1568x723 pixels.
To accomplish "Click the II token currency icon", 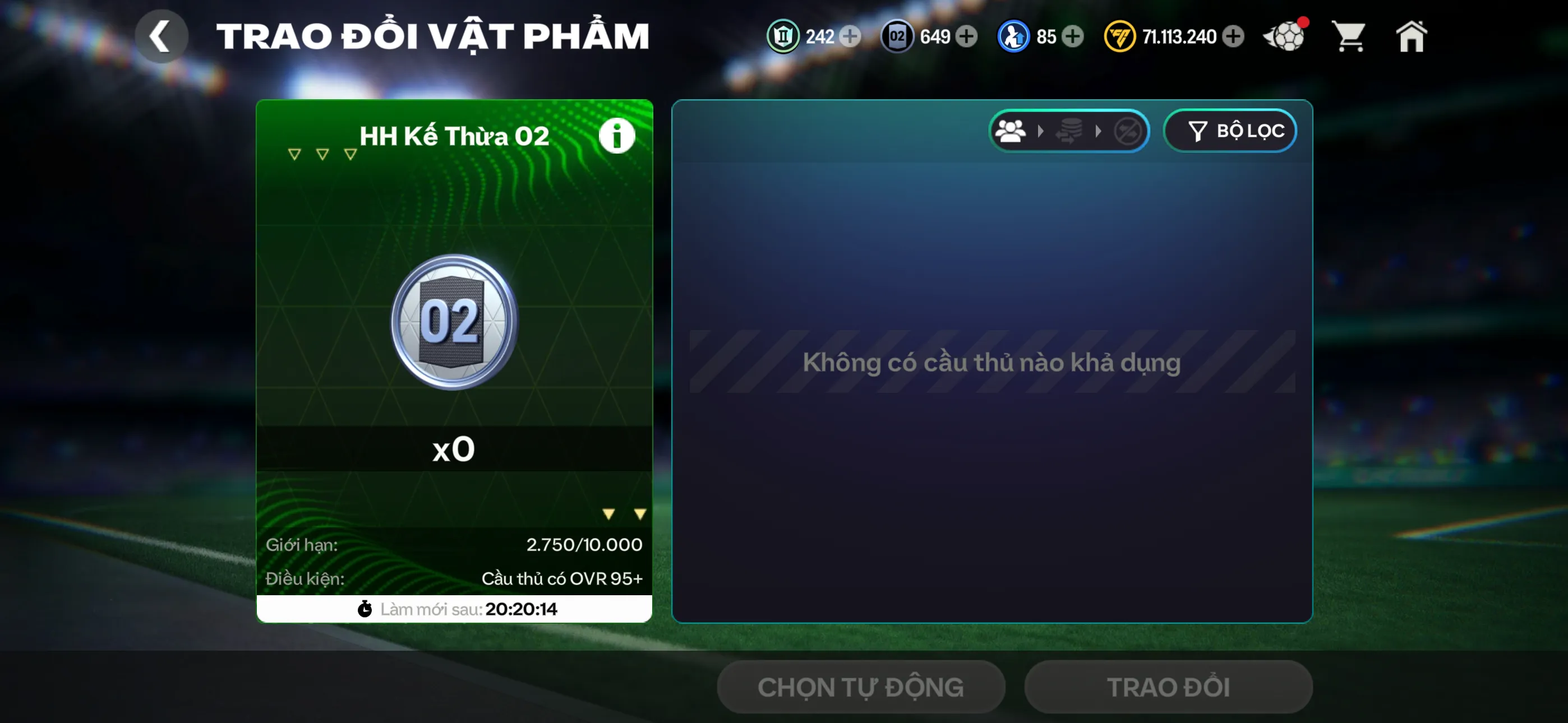I will click(783, 36).
